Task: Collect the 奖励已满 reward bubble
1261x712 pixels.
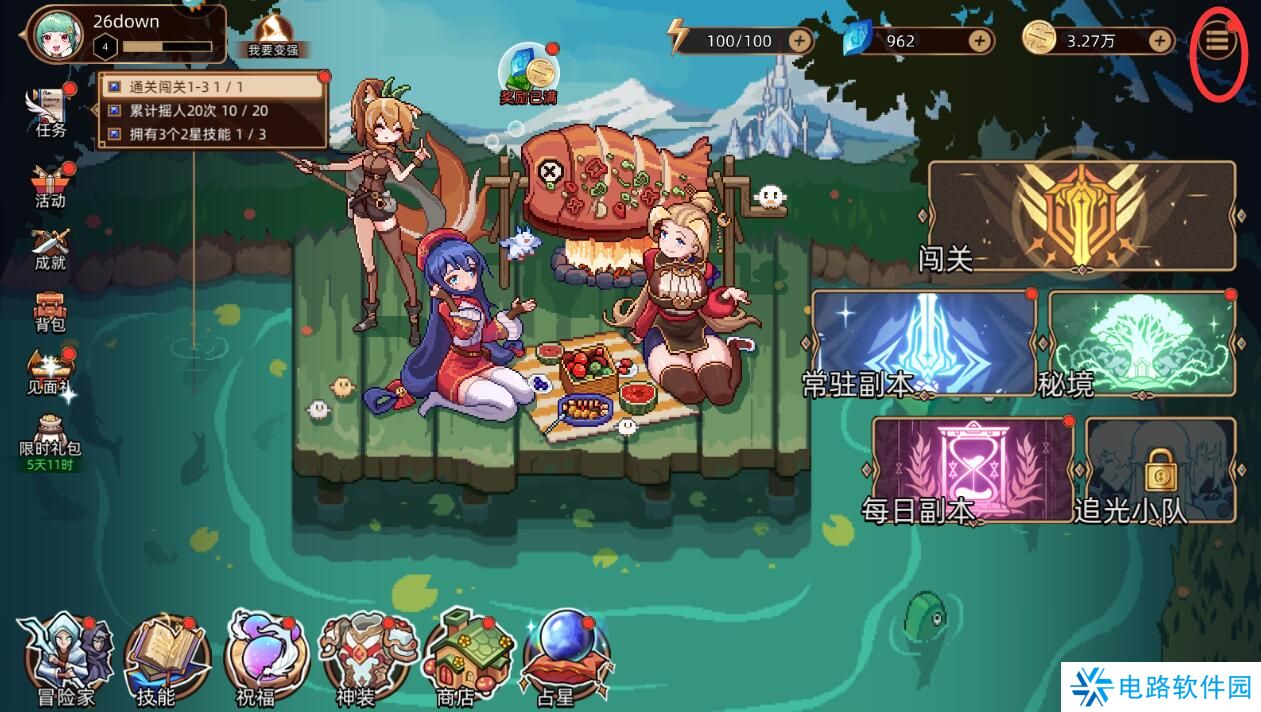Action: pos(529,71)
